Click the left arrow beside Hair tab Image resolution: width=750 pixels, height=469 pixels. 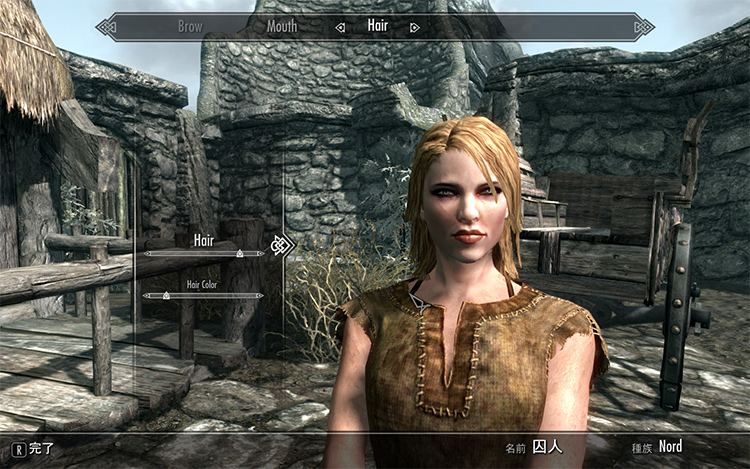340,27
